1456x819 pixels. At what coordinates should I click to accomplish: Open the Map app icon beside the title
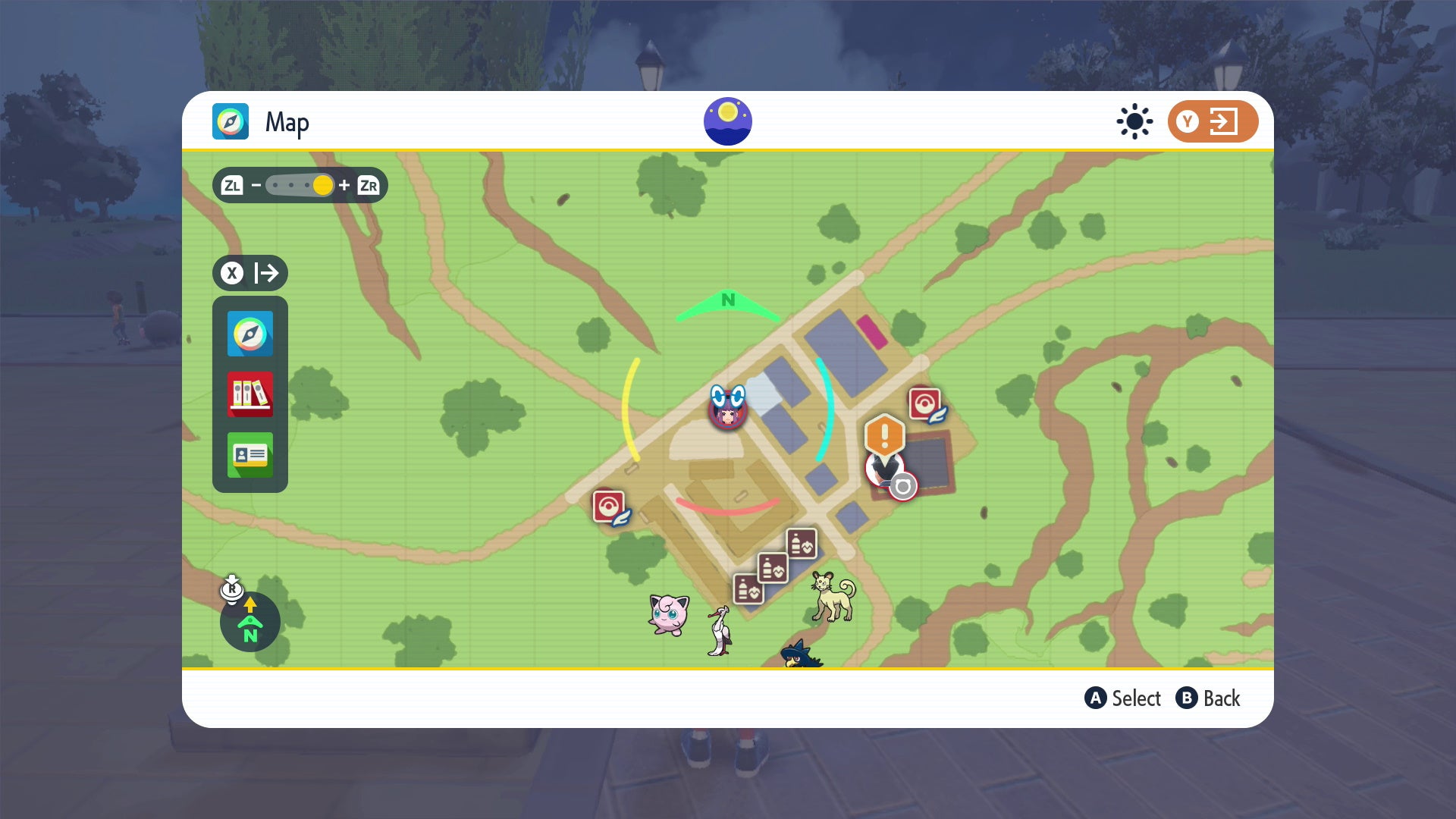231,121
